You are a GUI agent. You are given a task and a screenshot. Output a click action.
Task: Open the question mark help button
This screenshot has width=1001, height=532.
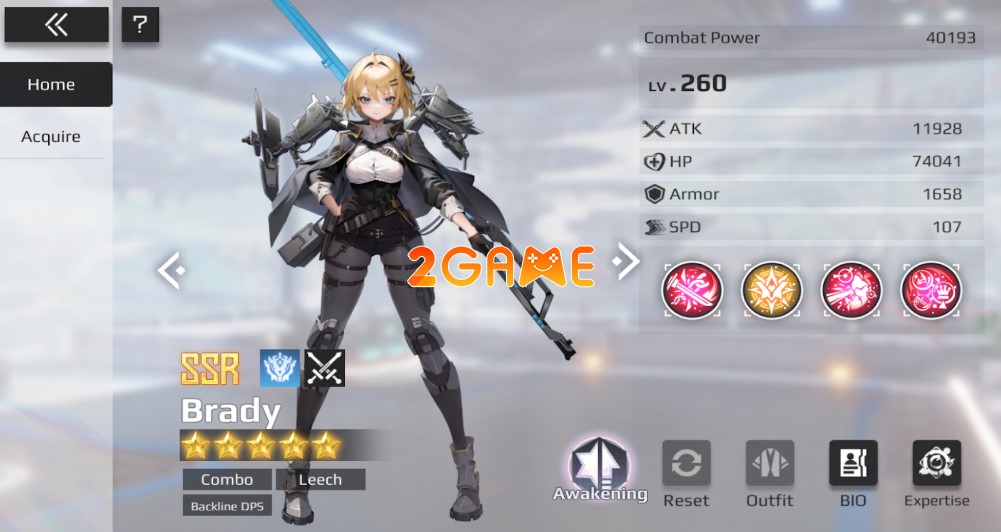coord(140,25)
